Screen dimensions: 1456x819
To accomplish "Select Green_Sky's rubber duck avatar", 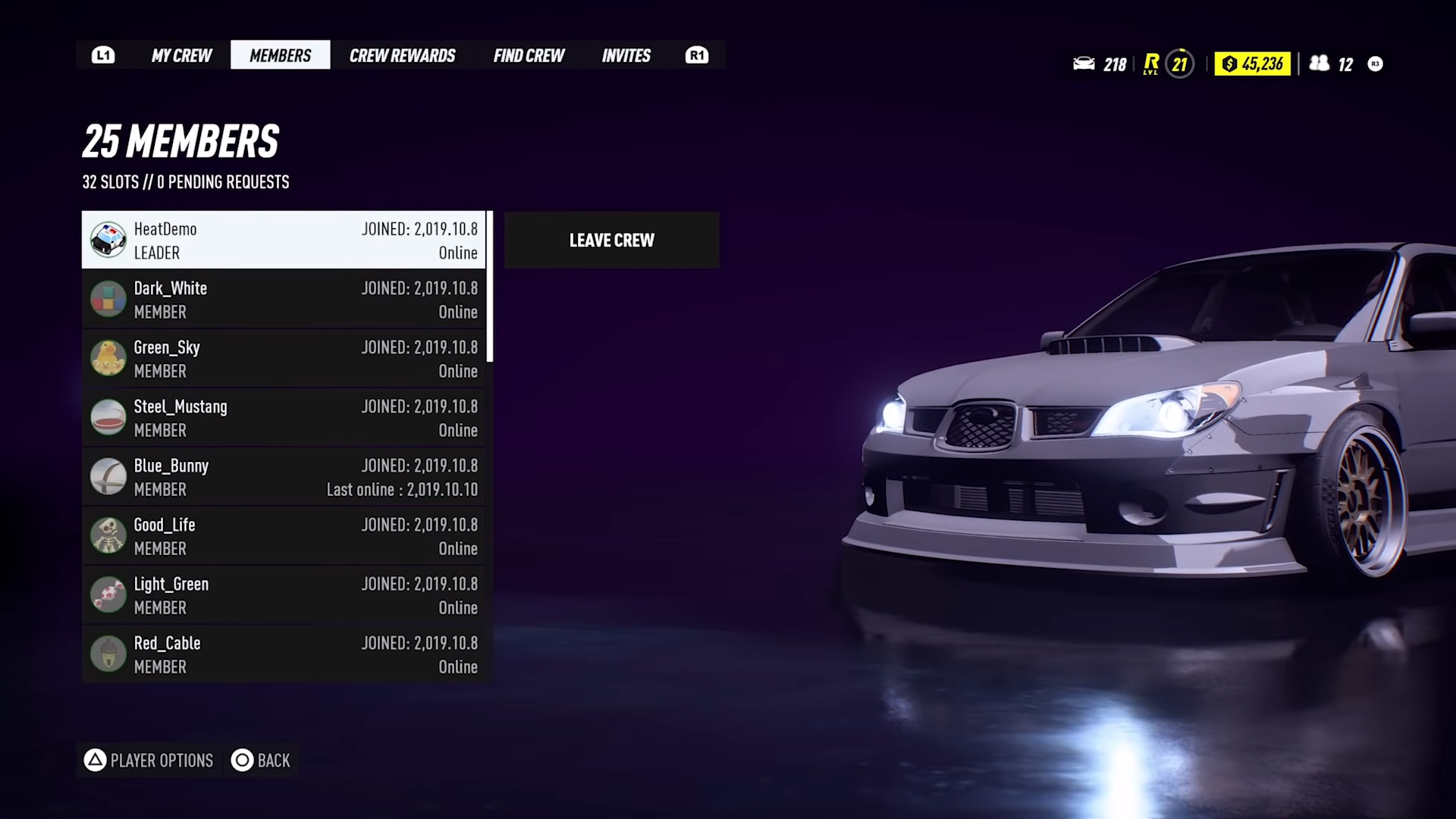I will pyautogui.click(x=108, y=358).
